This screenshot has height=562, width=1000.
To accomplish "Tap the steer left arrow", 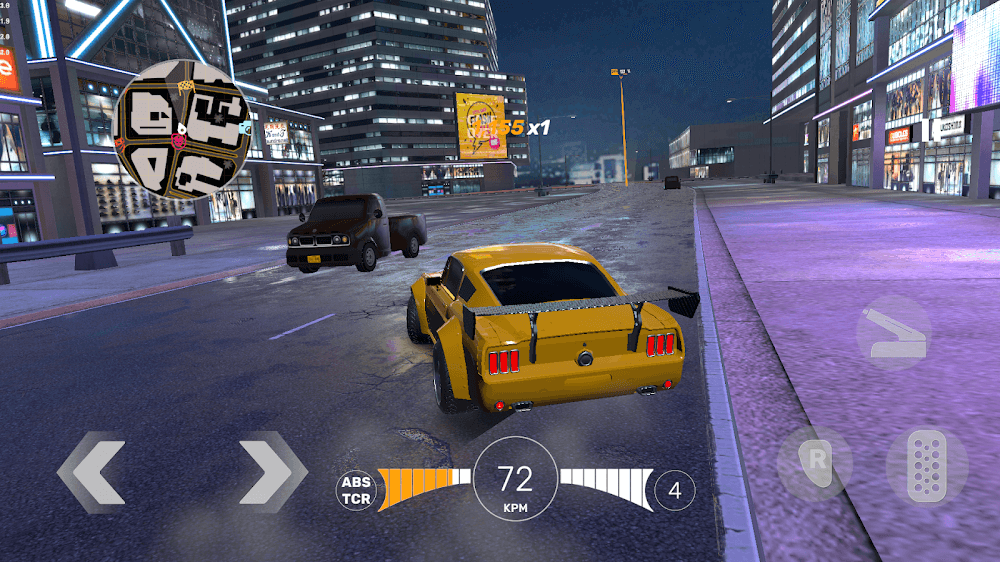I will click(91, 472).
